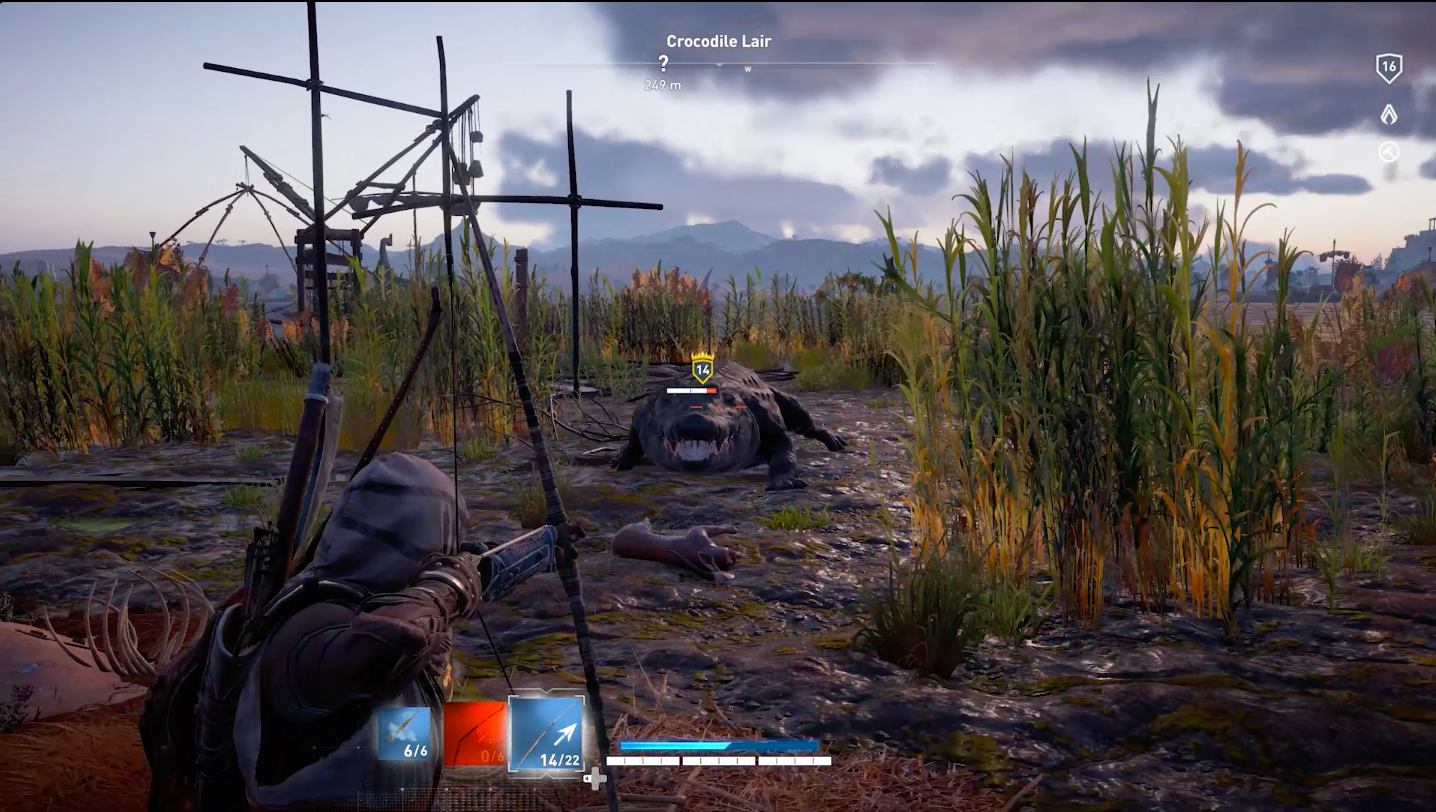Select the question mark compass marker
The height and width of the screenshot is (812, 1436).
point(663,63)
